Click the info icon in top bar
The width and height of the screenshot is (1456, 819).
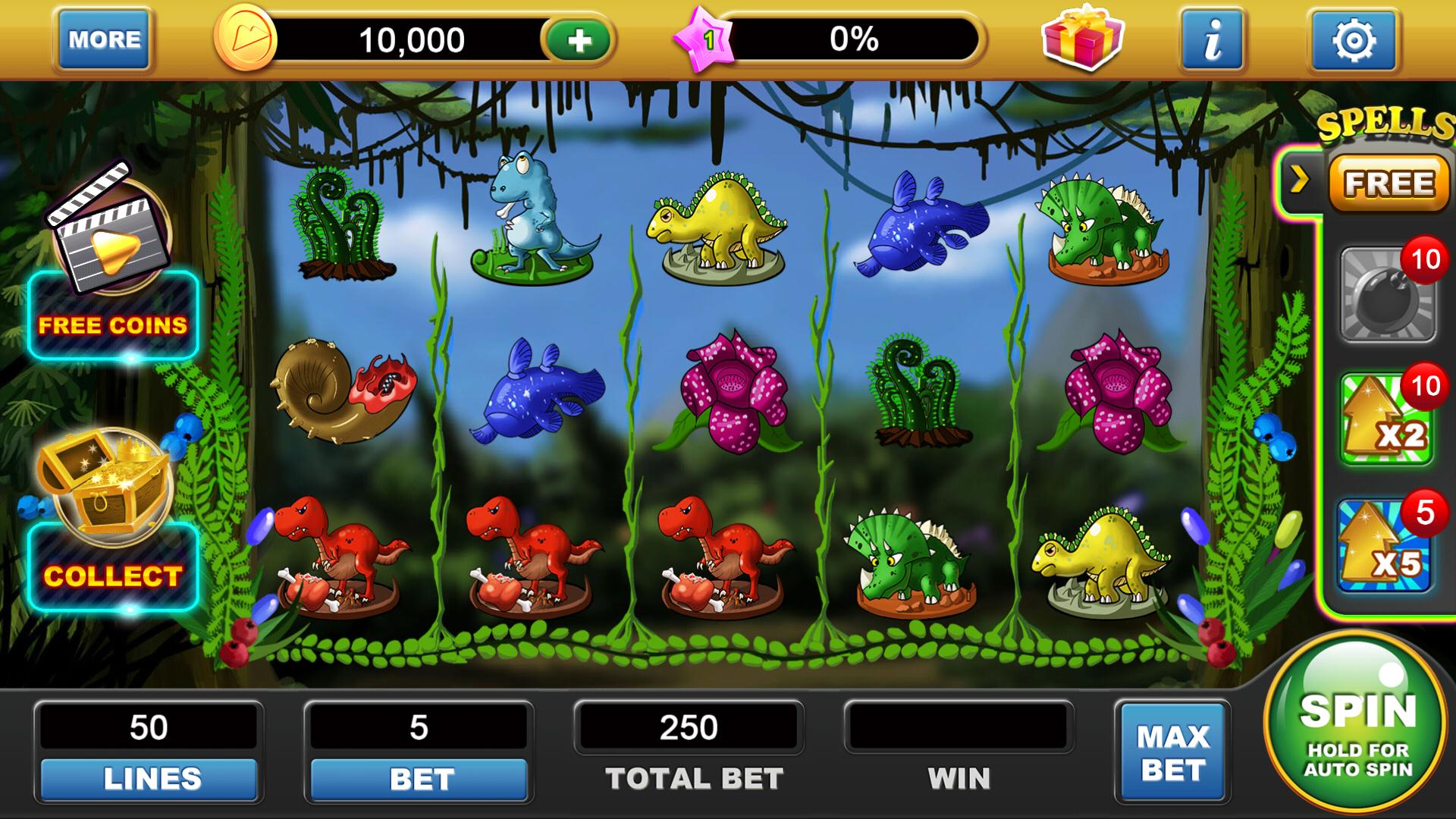point(1212,39)
